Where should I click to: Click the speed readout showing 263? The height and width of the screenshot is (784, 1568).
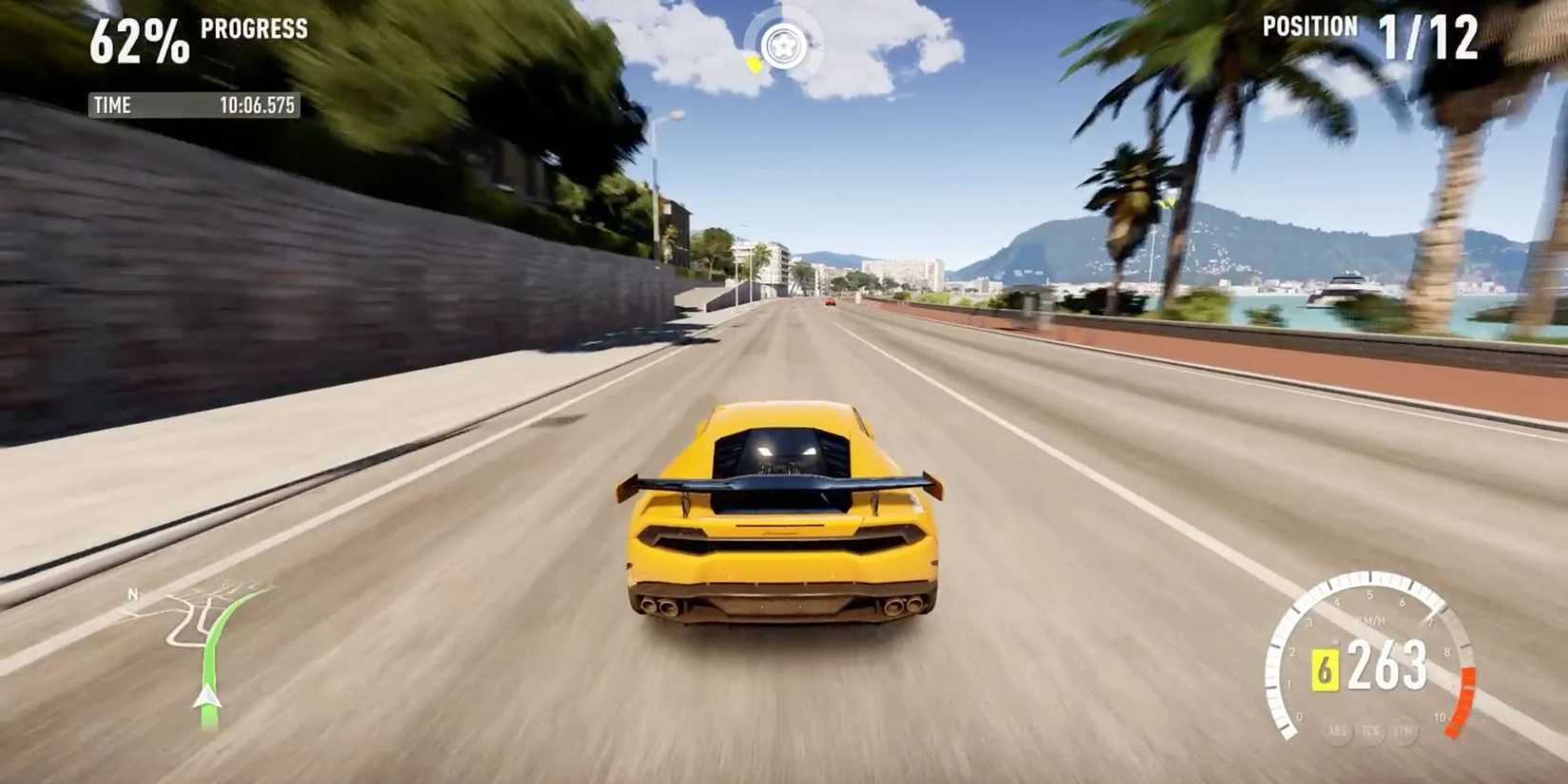click(1387, 667)
